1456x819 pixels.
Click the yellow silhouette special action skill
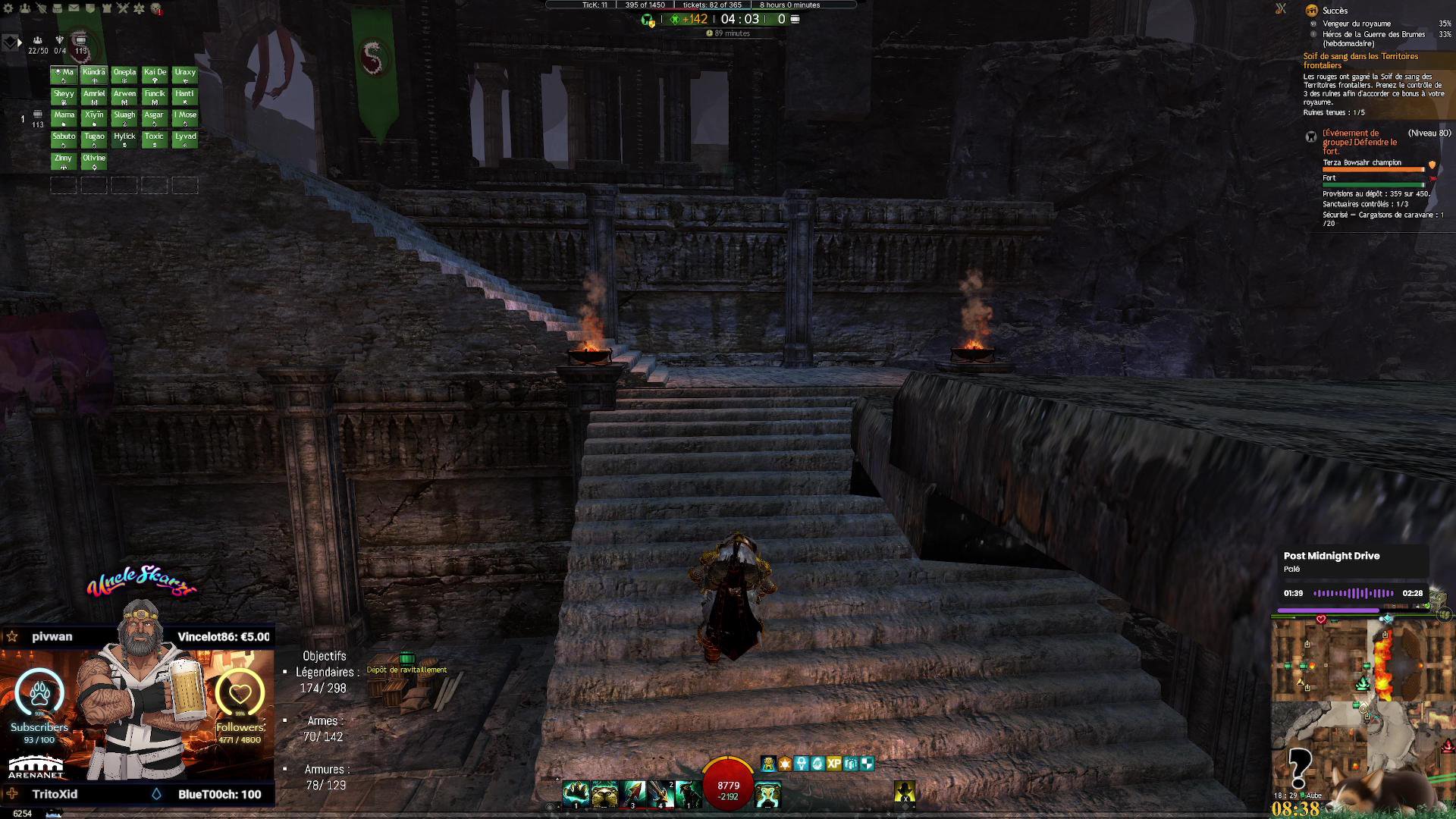(904, 792)
